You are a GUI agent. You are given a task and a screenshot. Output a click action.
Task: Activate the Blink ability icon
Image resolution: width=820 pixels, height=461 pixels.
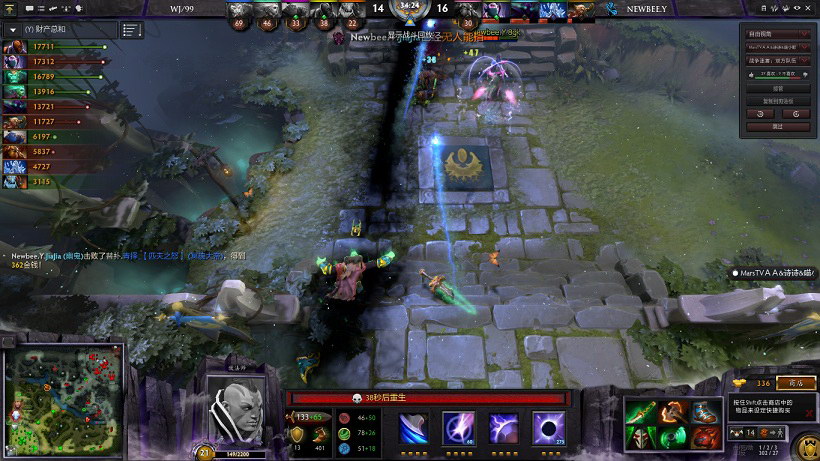click(458, 428)
